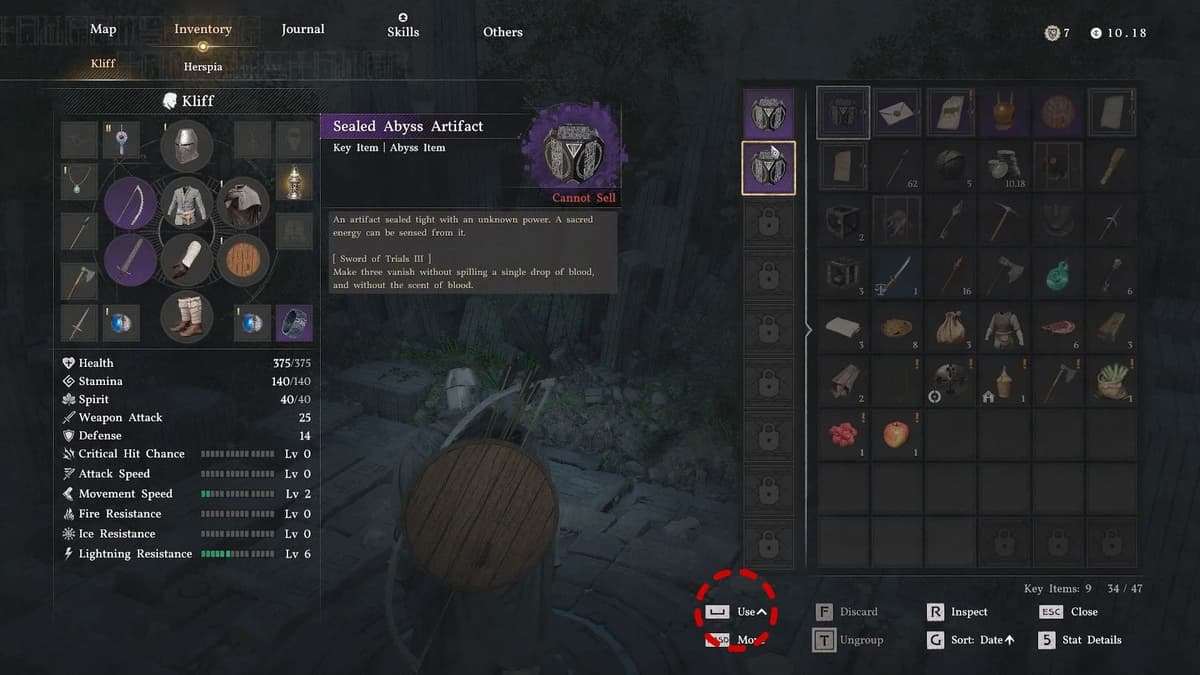
Task: Choose the equipped leather boots slot
Action: (x=187, y=316)
